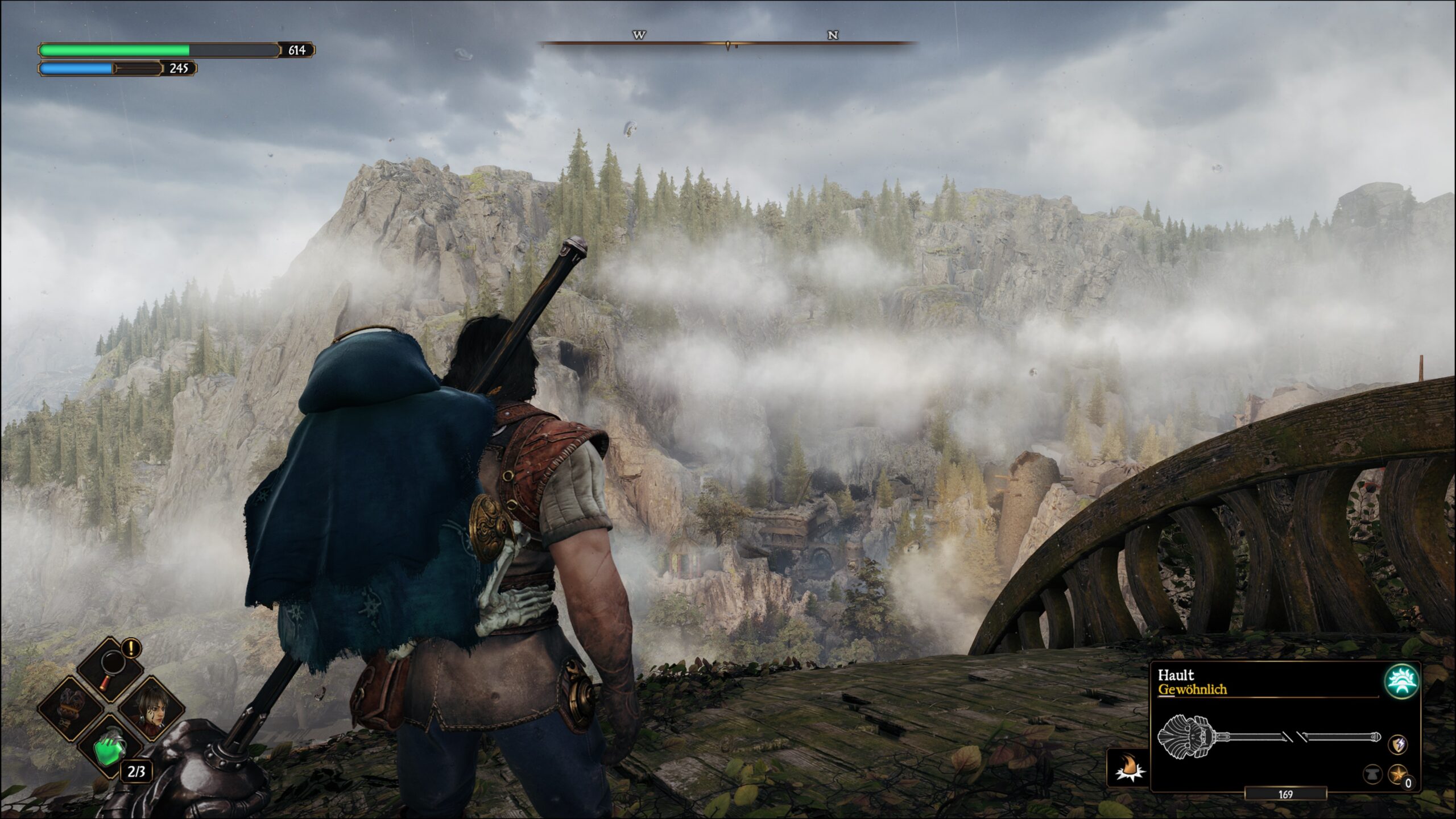Select the anvil icon on weapon panel

[x=1372, y=773]
